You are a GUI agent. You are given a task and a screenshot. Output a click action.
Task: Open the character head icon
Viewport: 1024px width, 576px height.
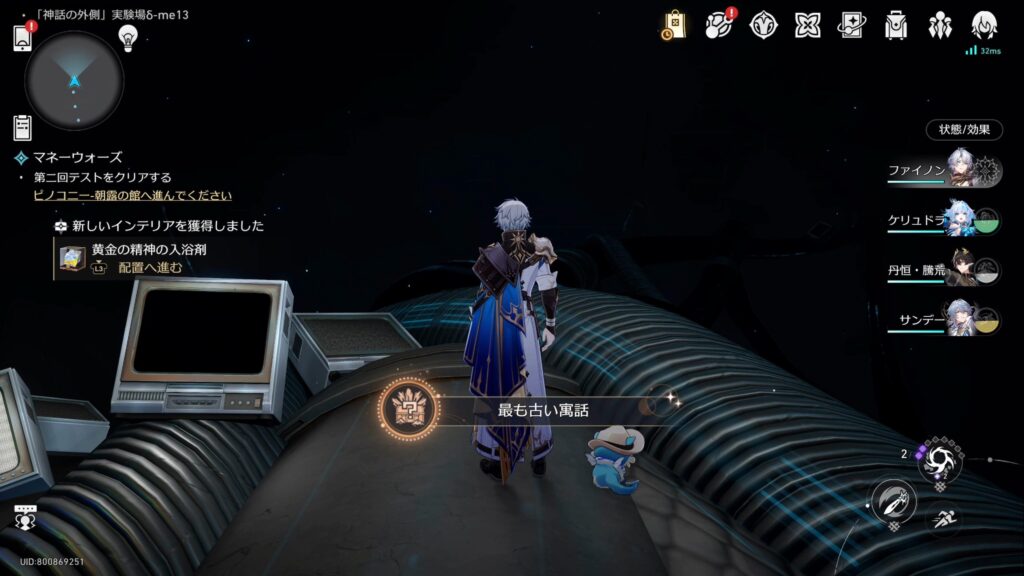(984, 25)
